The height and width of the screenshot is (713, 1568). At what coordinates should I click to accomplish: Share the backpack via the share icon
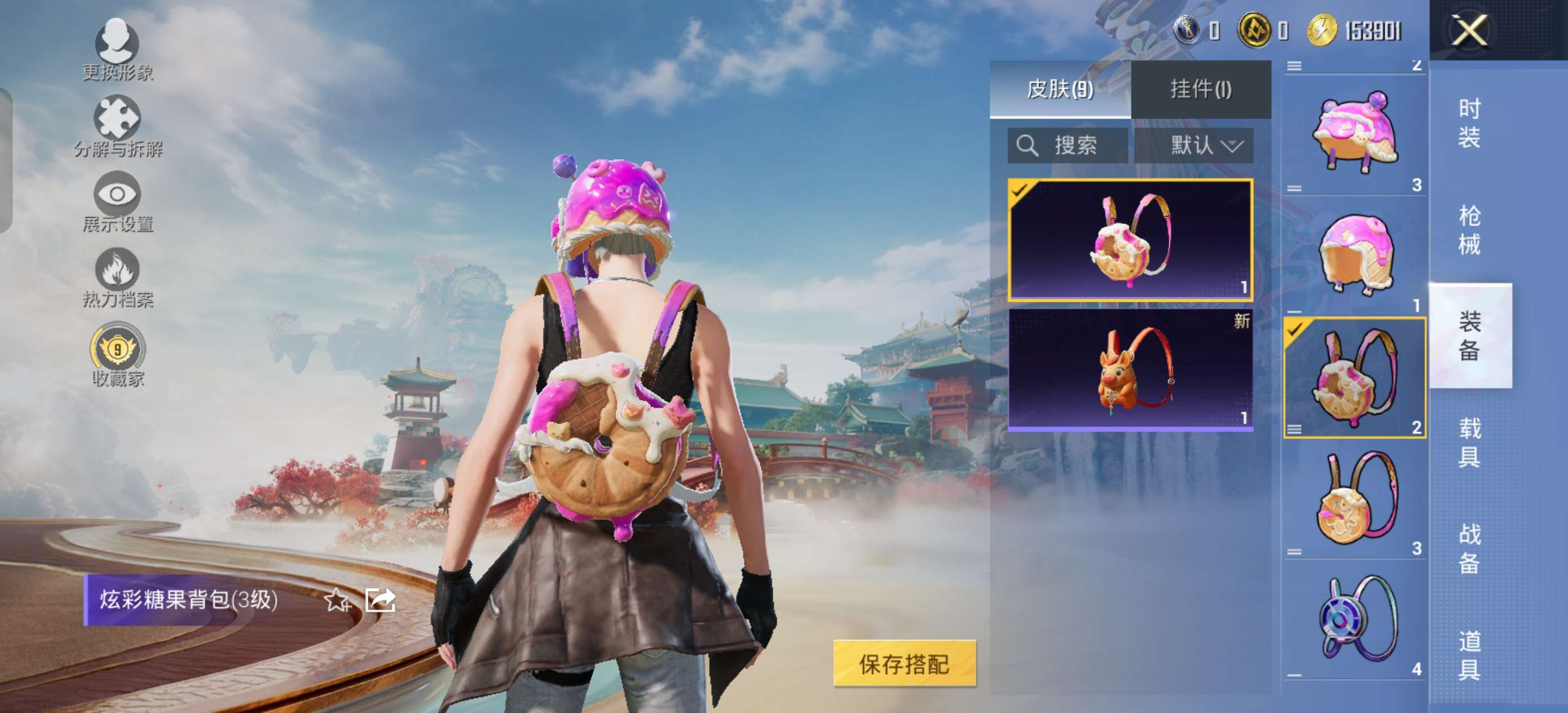[380, 600]
